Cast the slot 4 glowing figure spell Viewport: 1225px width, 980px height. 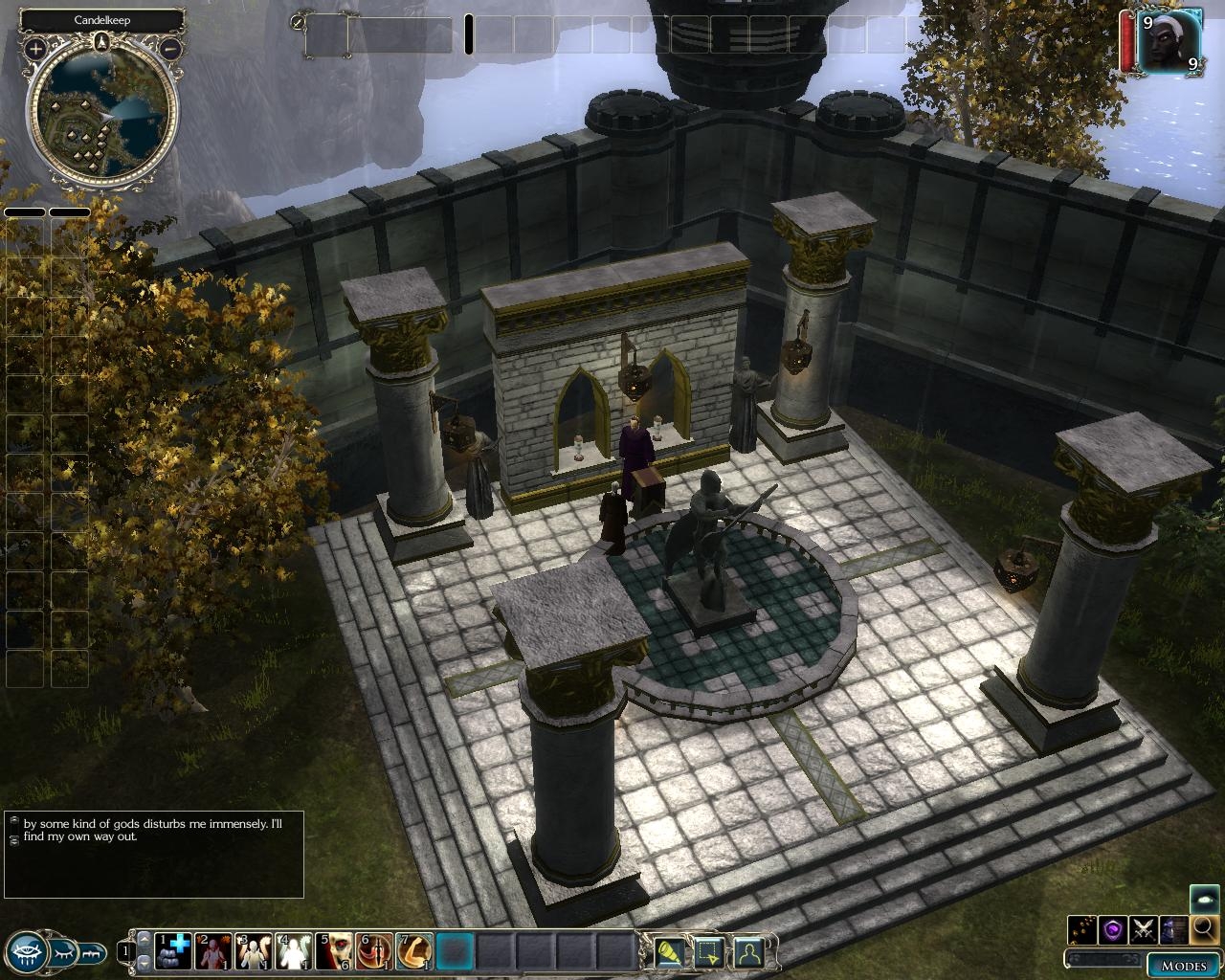click(x=294, y=951)
